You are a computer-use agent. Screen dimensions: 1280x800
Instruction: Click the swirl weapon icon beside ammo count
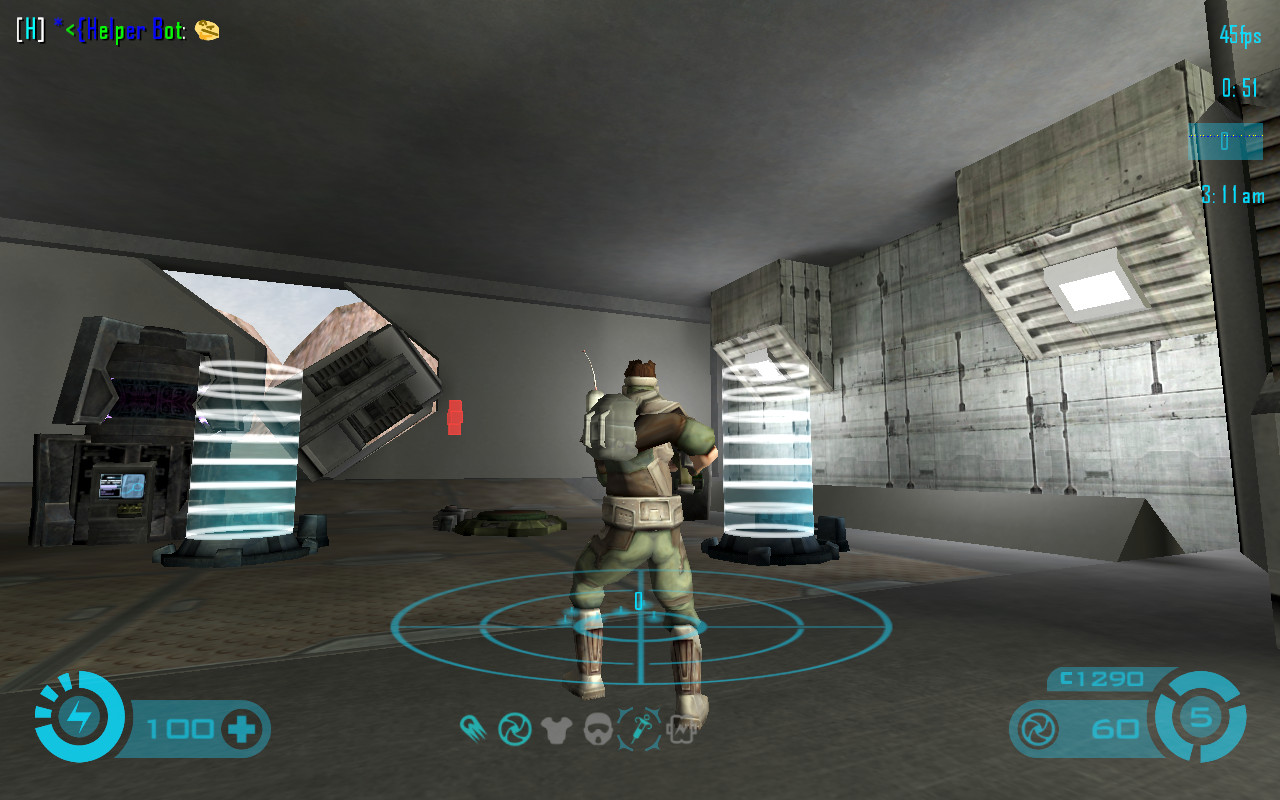pos(1036,729)
